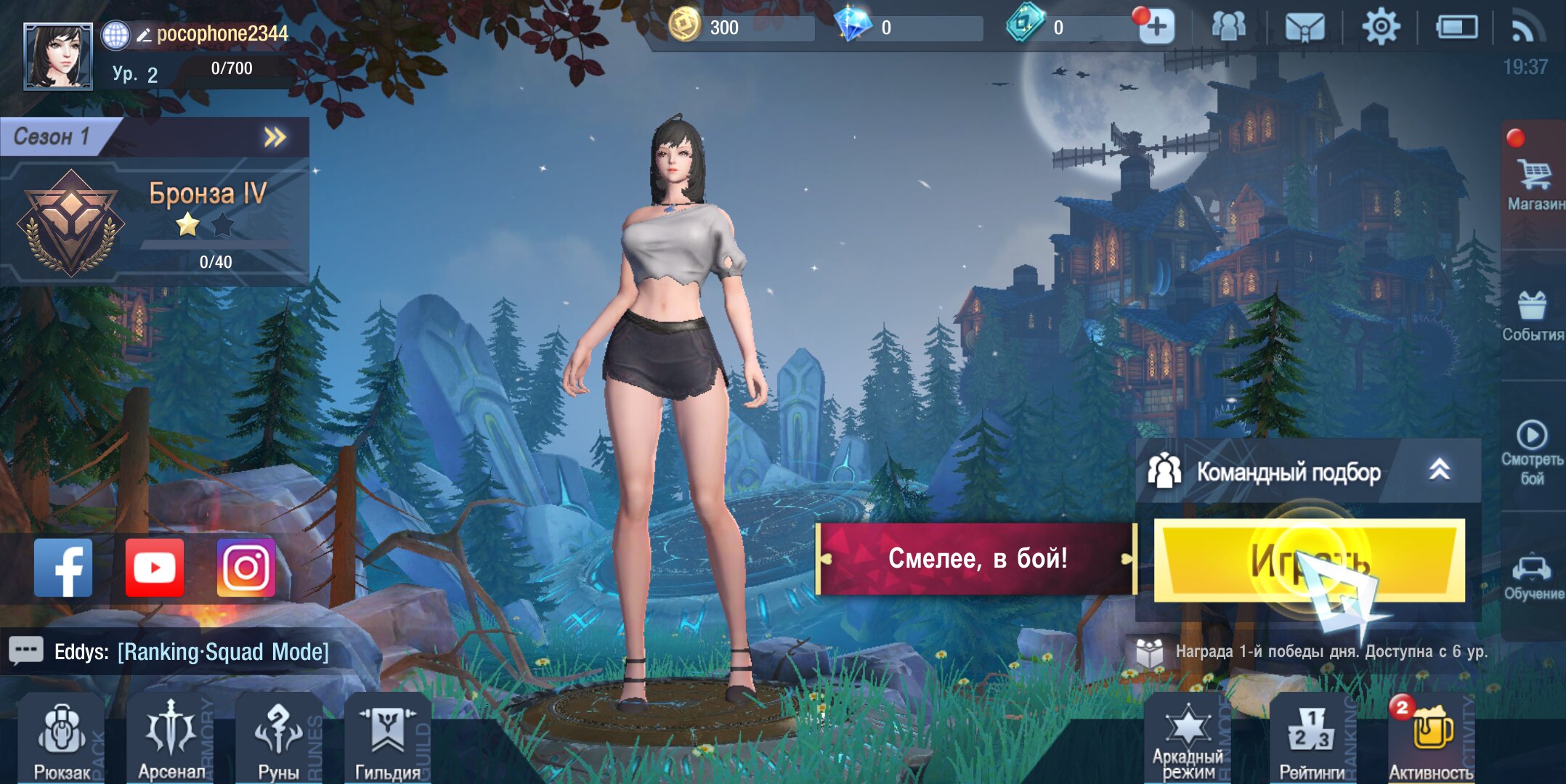Expand the Сезон 1 season panel

tap(275, 137)
